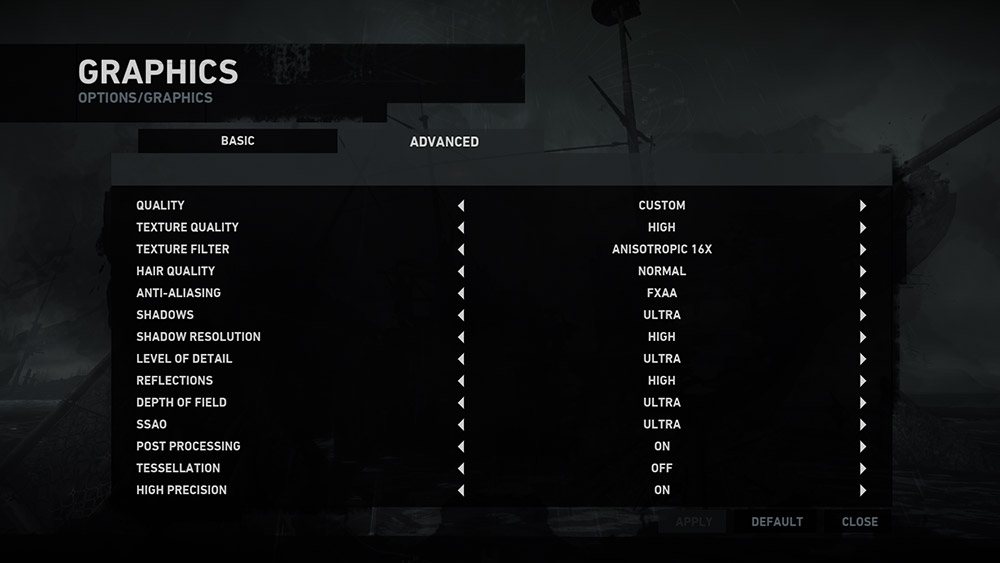Image resolution: width=1000 pixels, height=563 pixels.
Task: Toggle High Precision with left arrow
Action: [461, 491]
